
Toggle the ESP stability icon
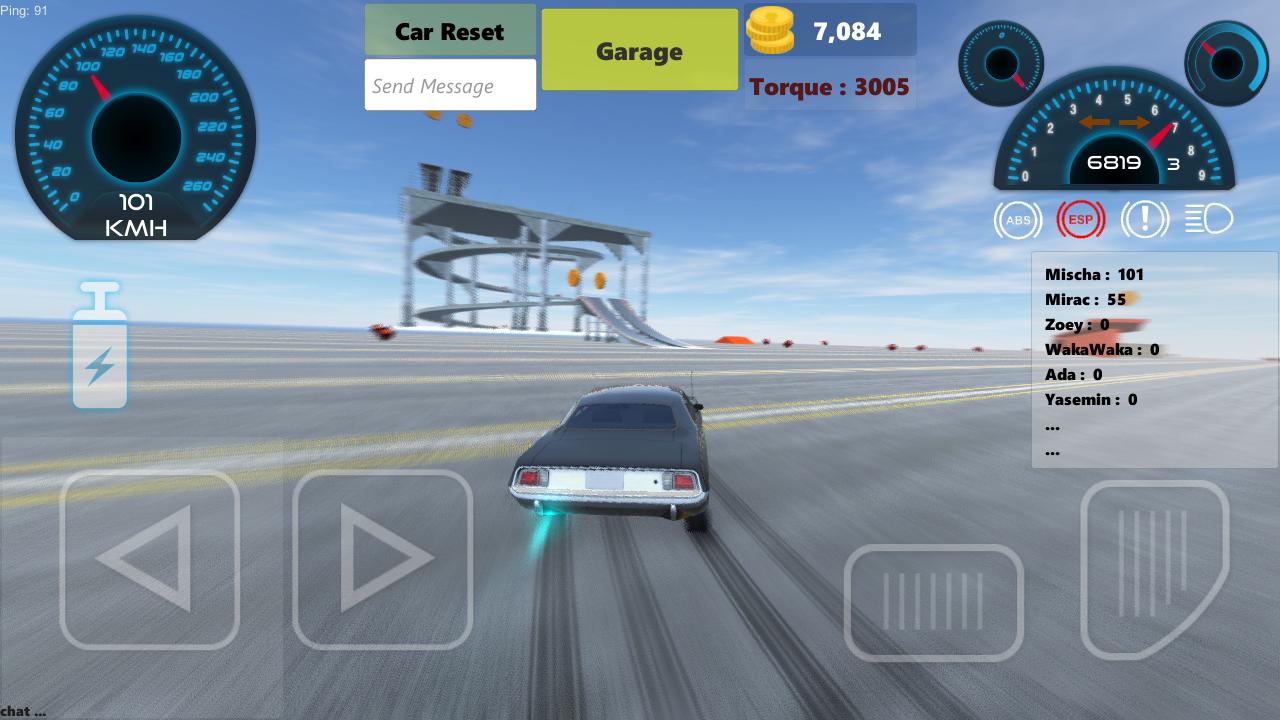[x=1082, y=219]
